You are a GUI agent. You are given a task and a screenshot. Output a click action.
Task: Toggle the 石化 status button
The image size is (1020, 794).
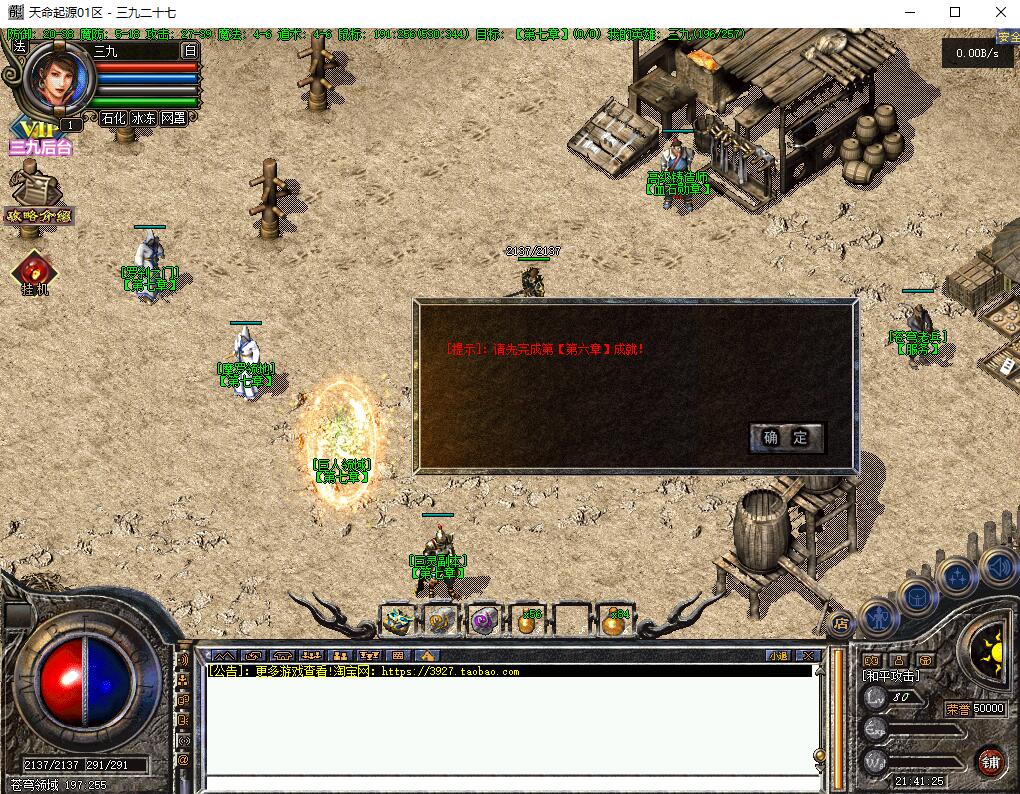pyautogui.click(x=113, y=118)
